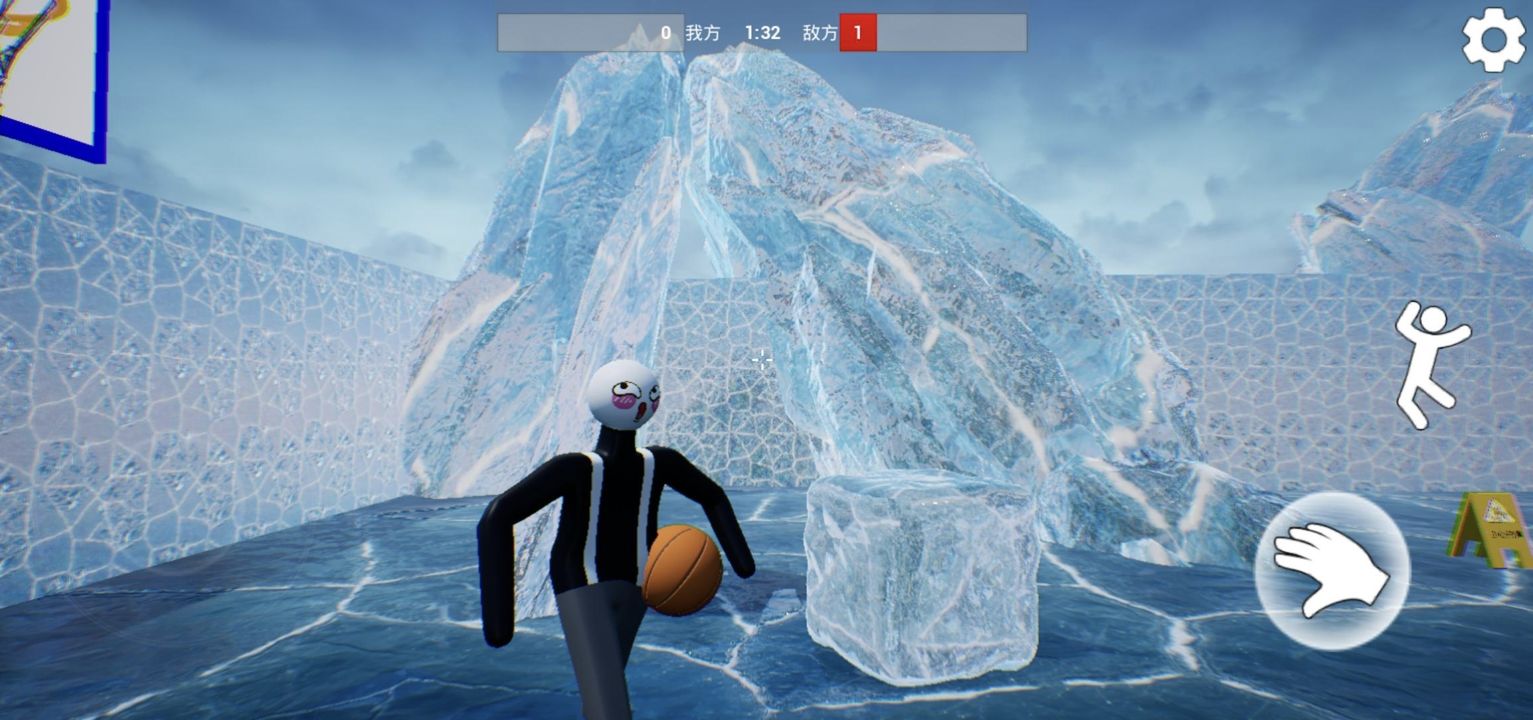Open the settings gear menu
The image size is (1533, 720).
[x=1494, y=40]
